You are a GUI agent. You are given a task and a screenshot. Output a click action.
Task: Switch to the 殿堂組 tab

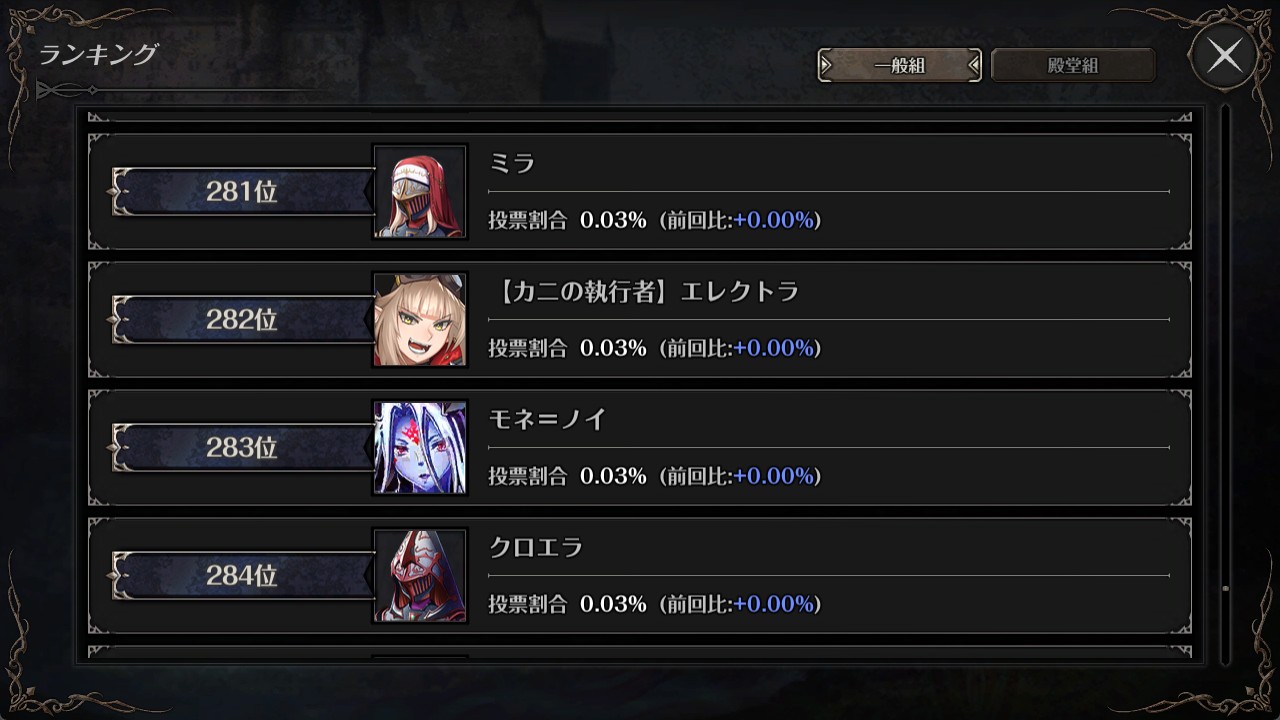point(1073,66)
